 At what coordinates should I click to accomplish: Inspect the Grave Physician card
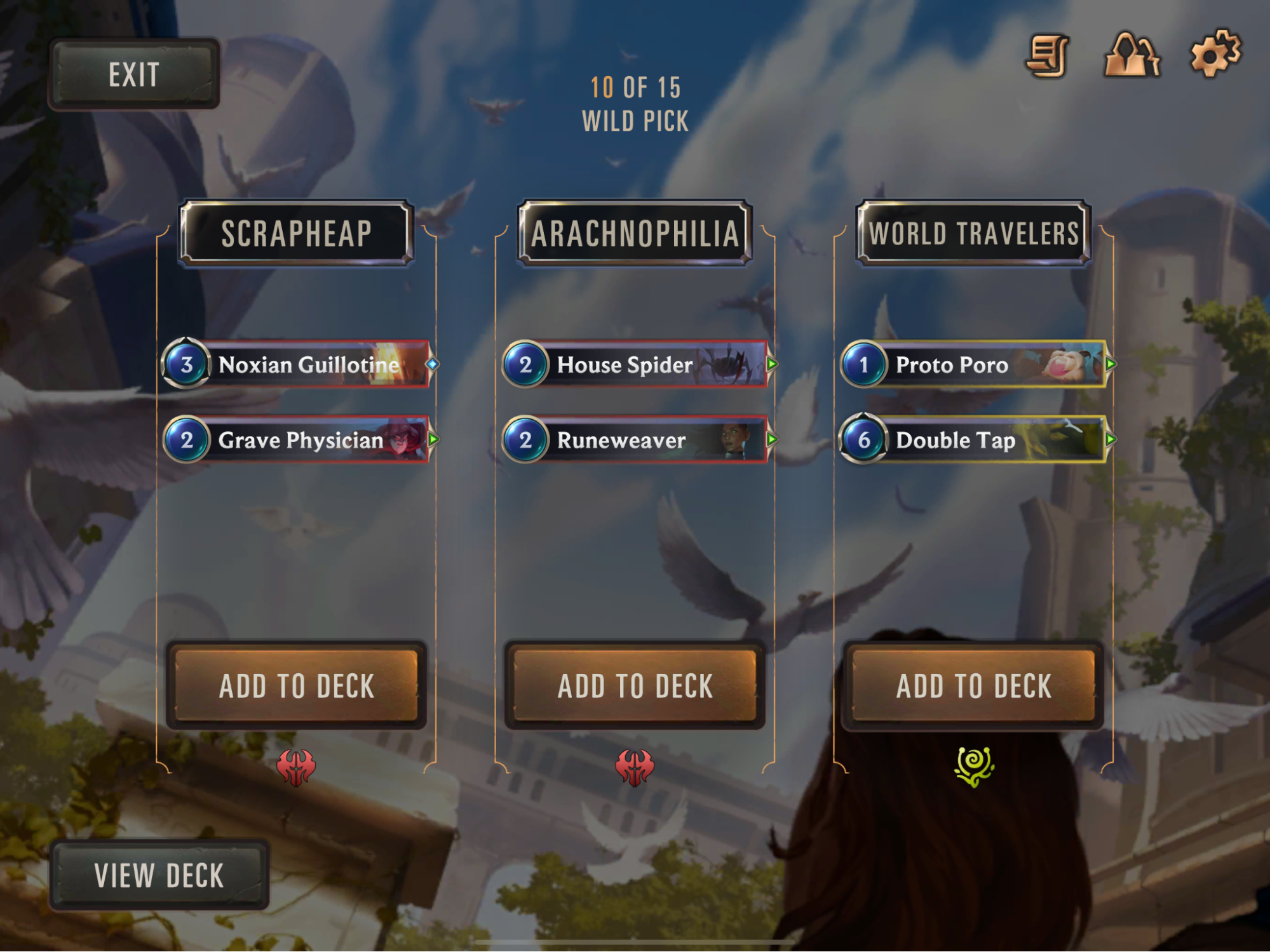(x=297, y=439)
